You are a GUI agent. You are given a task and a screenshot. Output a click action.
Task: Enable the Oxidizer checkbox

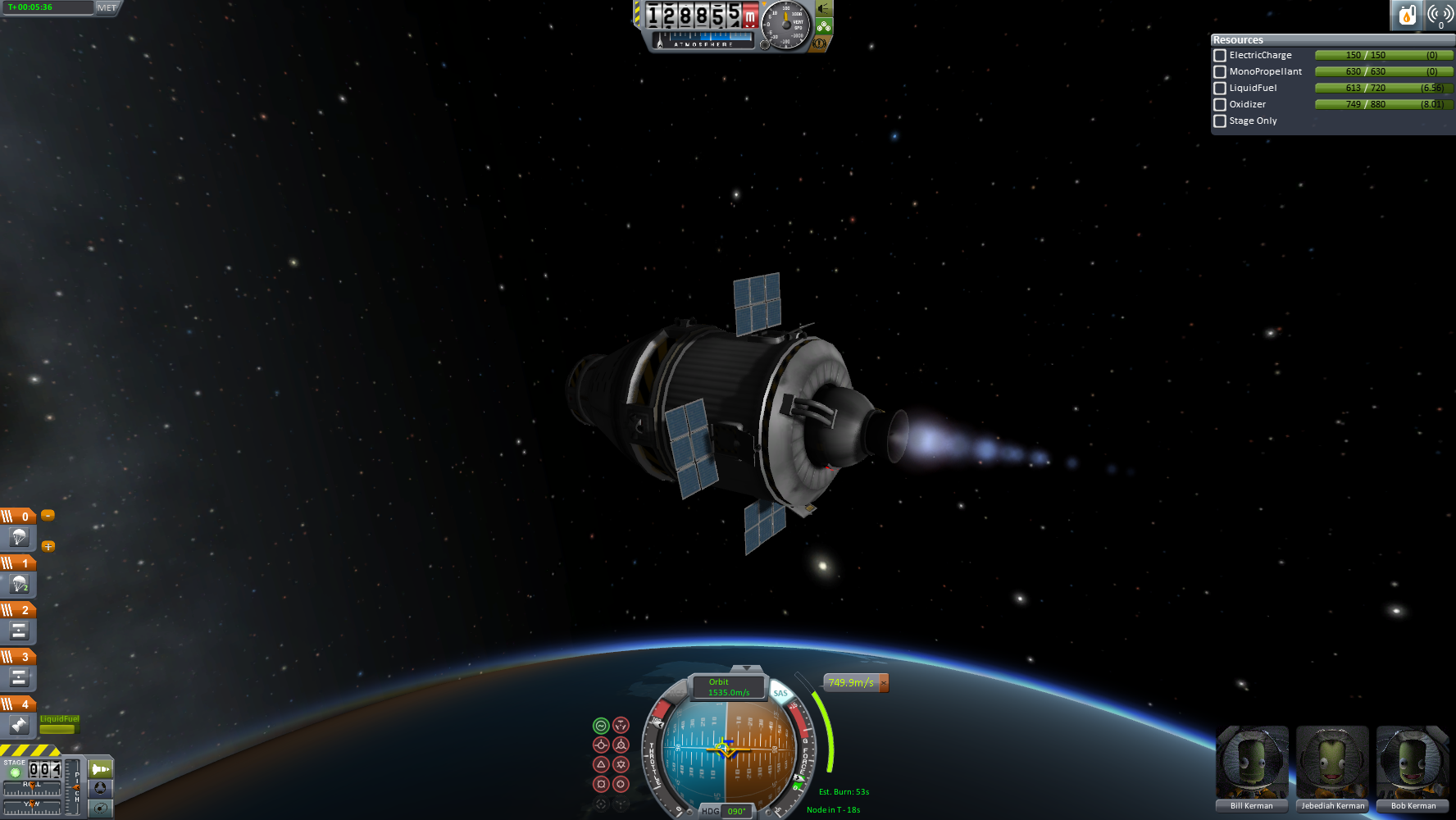(1220, 105)
